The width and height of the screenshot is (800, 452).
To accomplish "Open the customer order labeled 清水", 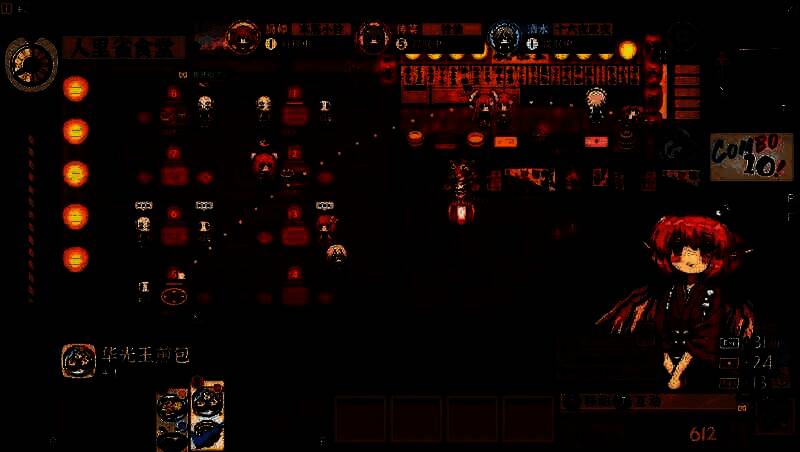I will pyautogui.click(x=503, y=37).
